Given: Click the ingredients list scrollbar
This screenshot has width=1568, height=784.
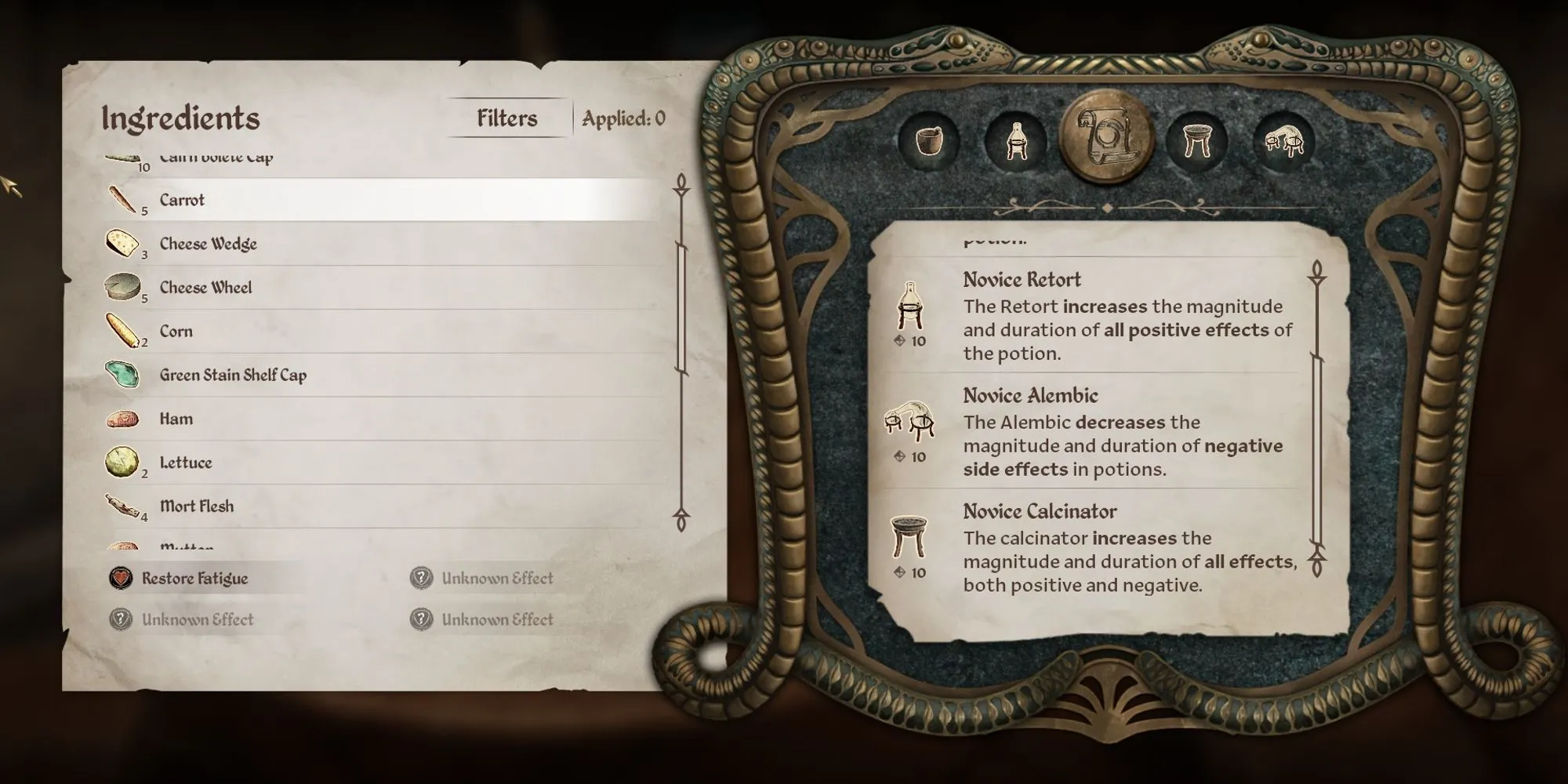Looking at the screenshot, I should click(681, 310).
